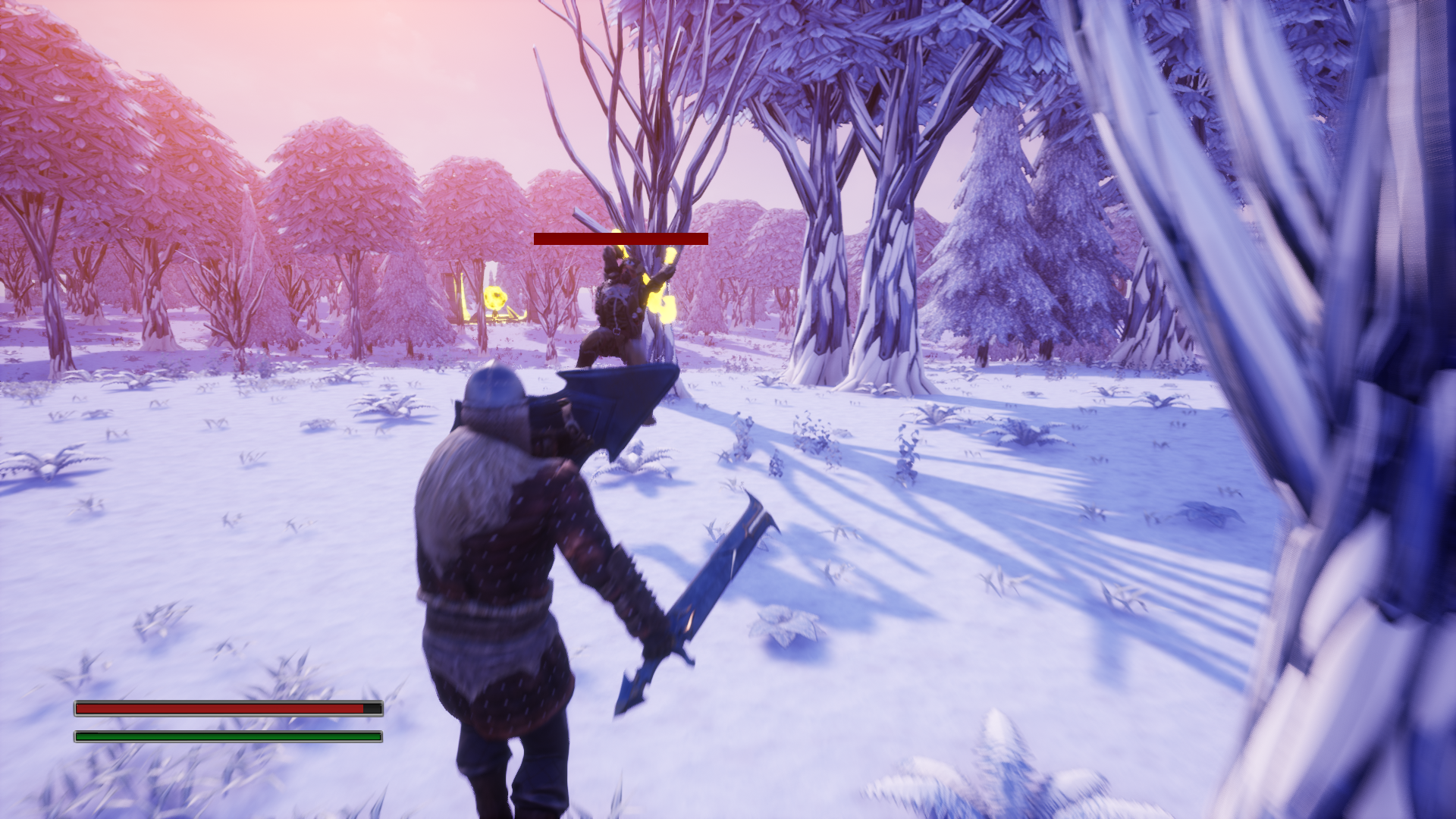Click the enemy's red health bar

tap(620, 239)
